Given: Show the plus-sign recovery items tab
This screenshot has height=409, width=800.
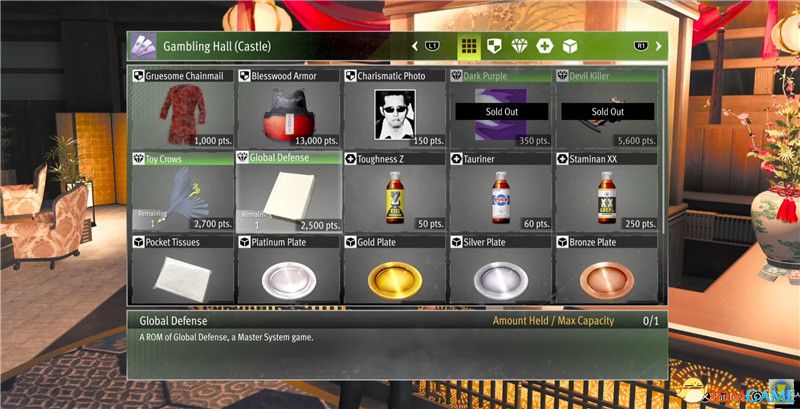Looking at the screenshot, I should 544,46.
